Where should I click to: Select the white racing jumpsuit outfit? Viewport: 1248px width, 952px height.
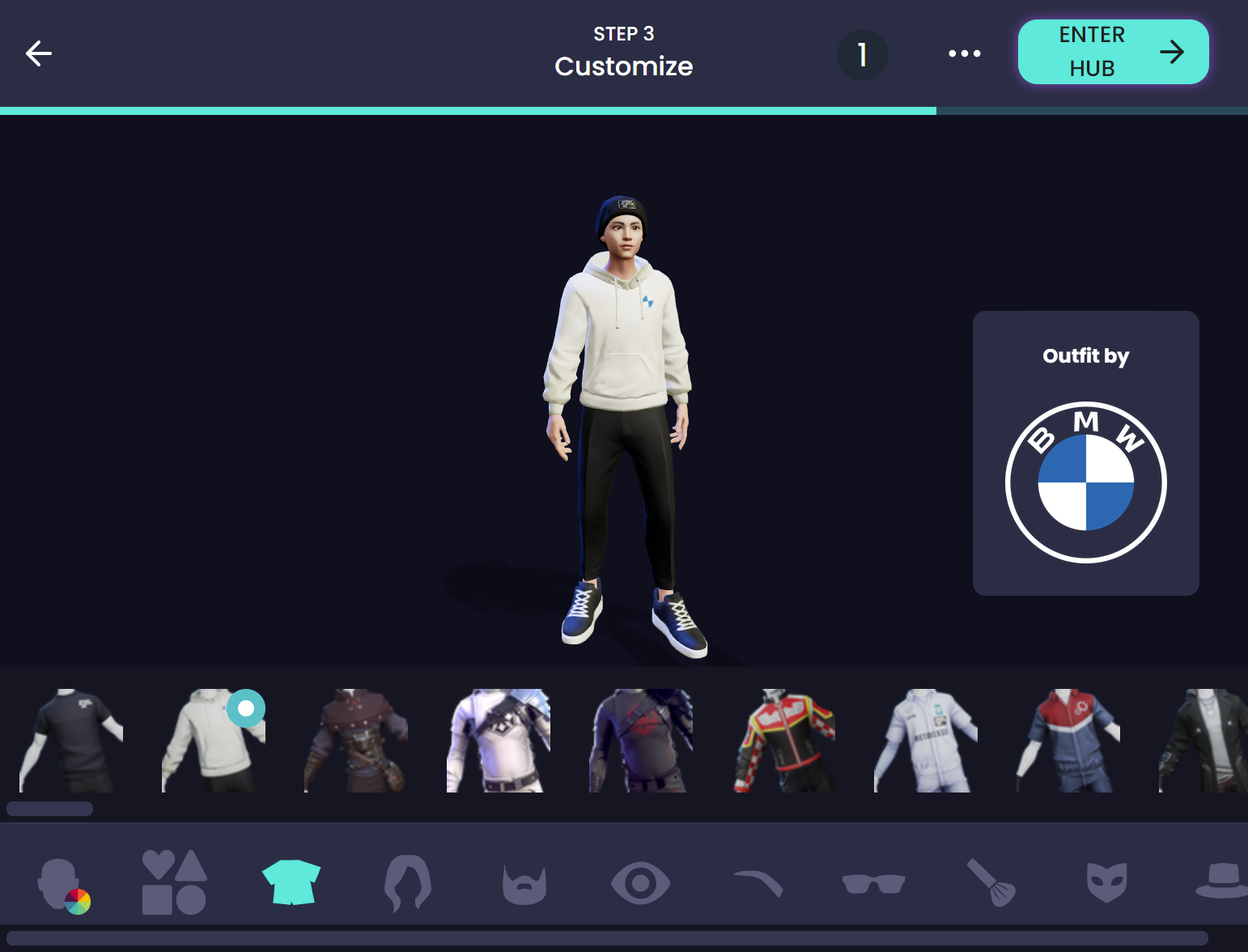point(926,741)
